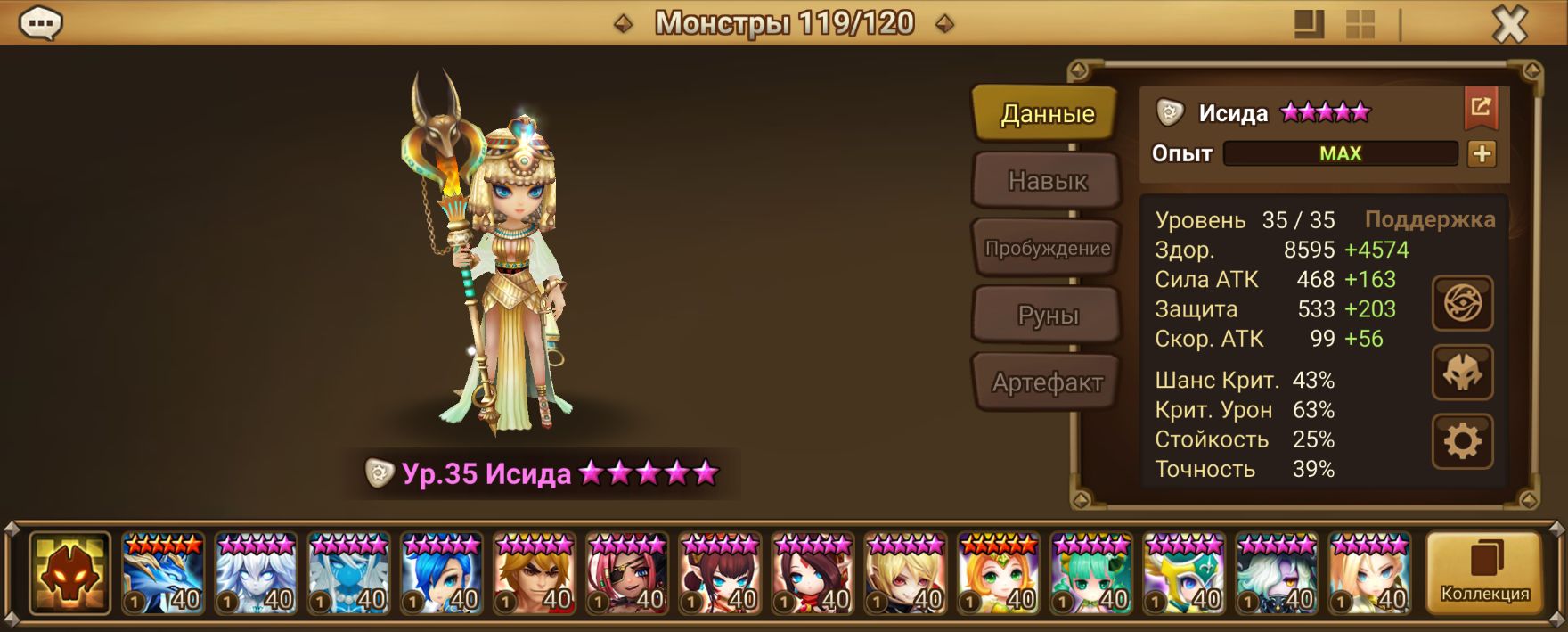Image resolution: width=1568 pixels, height=632 pixels.
Task: Go to the previous monster with left arrow
Action: tap(624, 24)
